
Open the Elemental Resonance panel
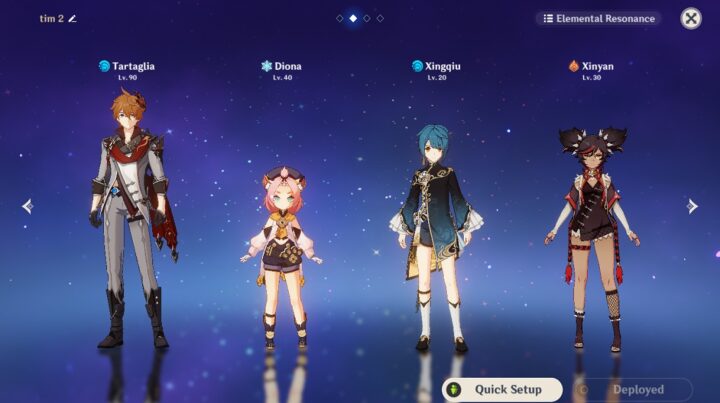[x=598, y=18]
